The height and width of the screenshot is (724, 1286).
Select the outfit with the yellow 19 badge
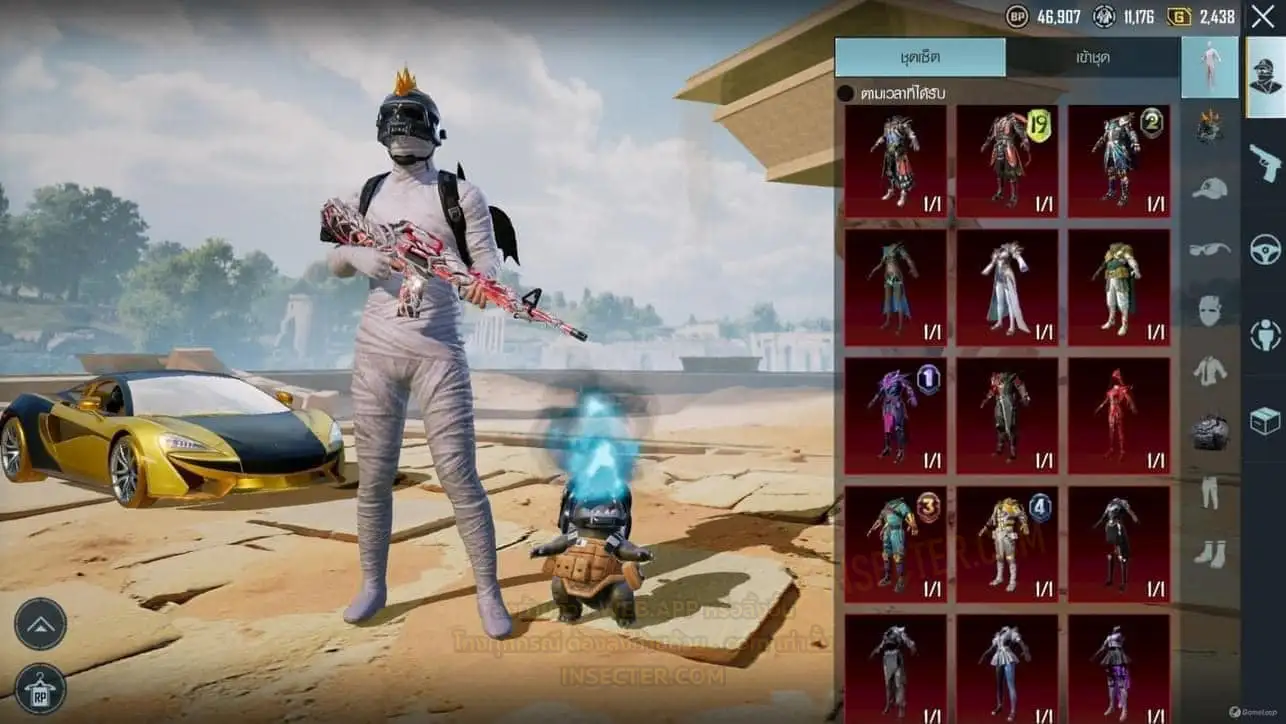[1007, 161]
